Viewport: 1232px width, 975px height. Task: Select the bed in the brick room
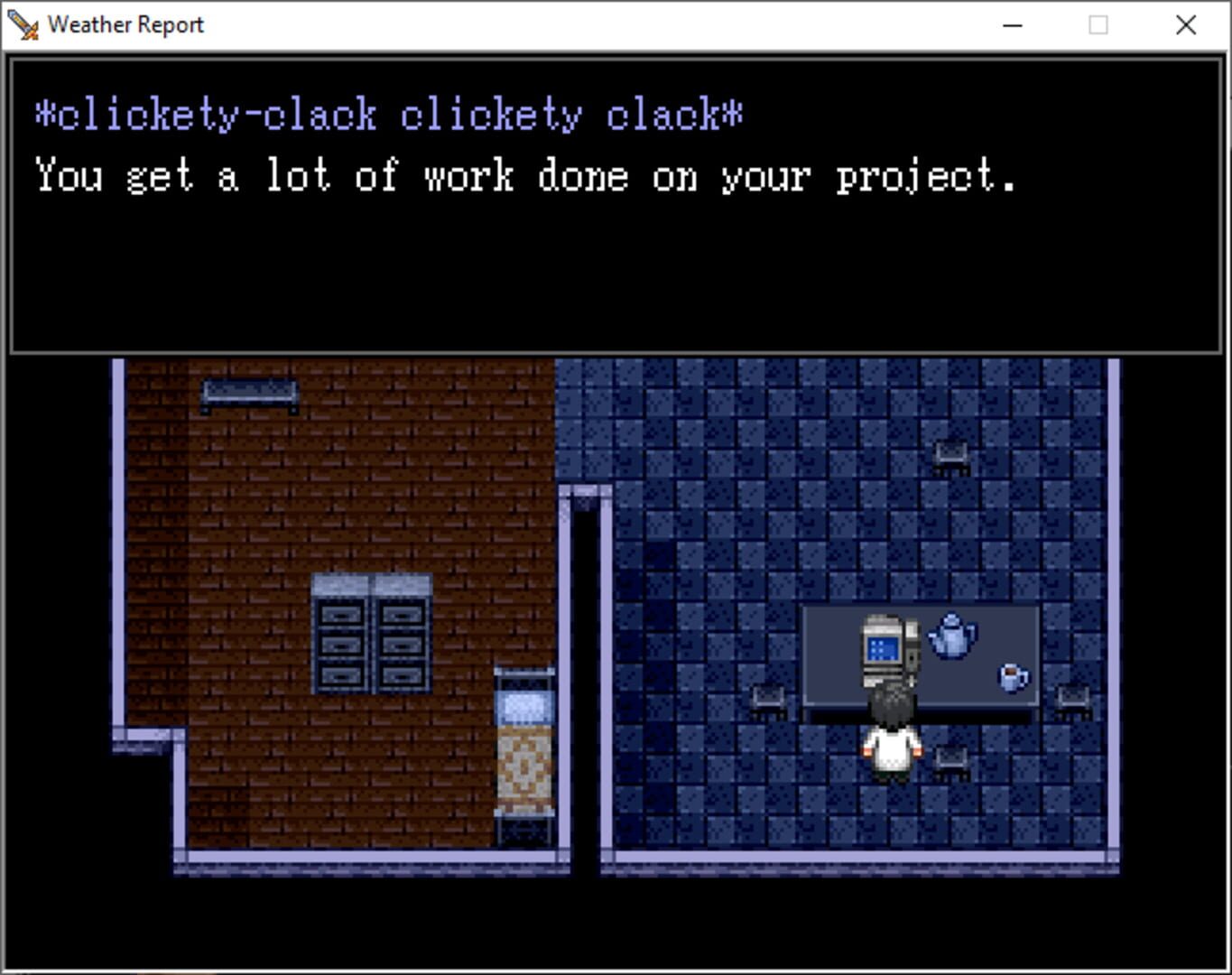(523, 749)
